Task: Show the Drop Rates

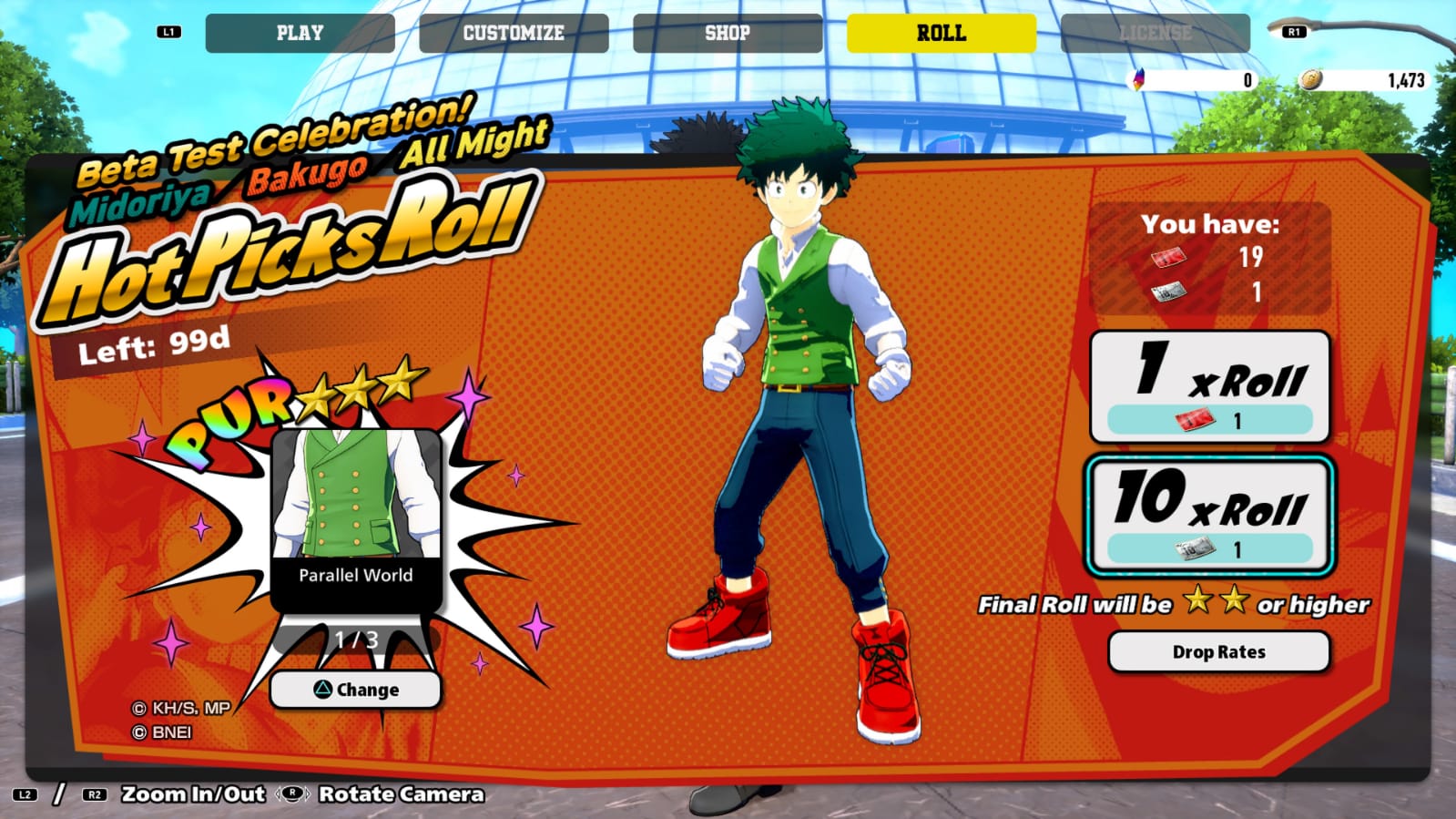Action: point(1218,652)
